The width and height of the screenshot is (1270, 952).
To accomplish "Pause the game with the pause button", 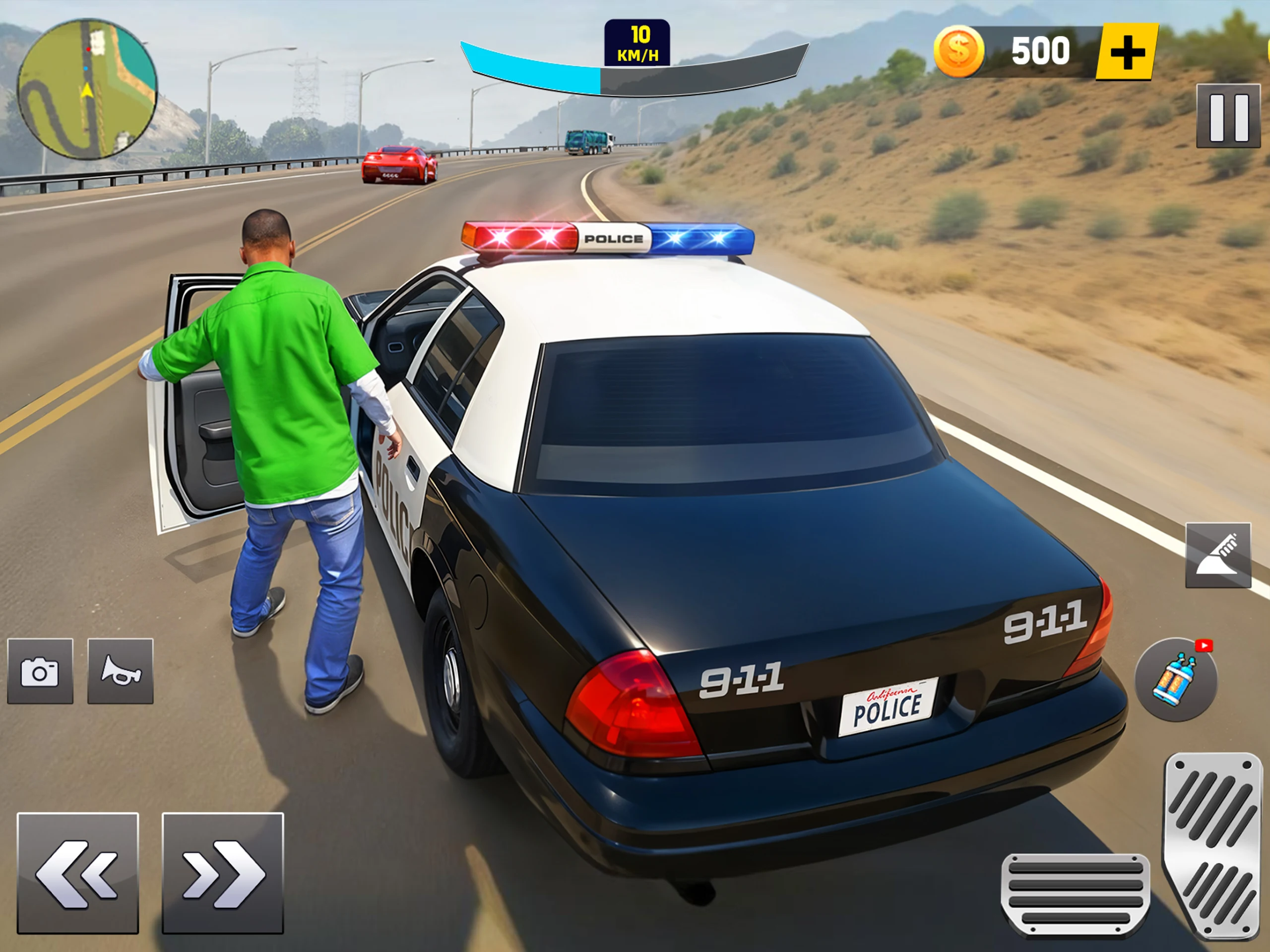I will point(1228,116).
